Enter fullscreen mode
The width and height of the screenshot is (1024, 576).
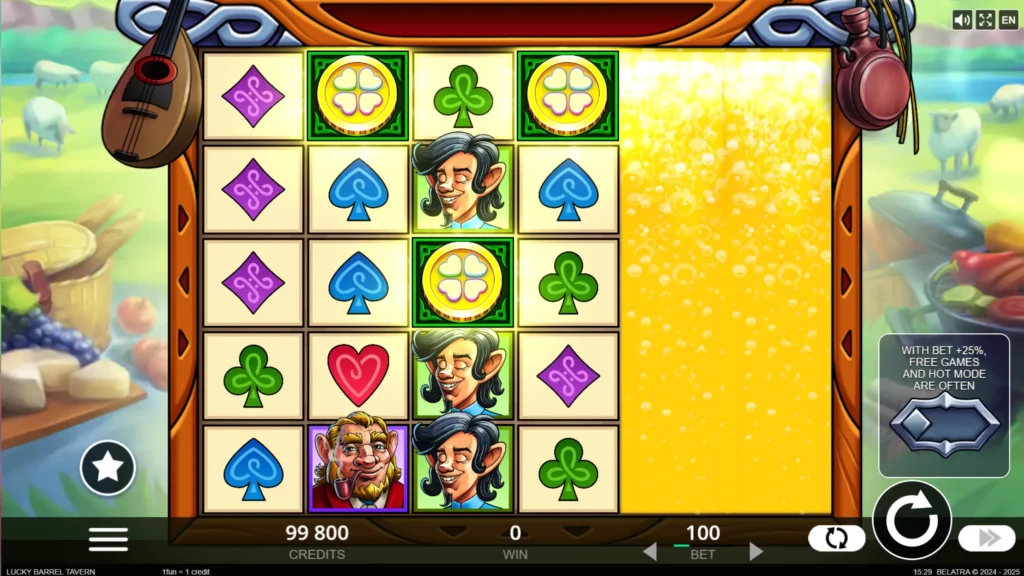click(985, 20)
